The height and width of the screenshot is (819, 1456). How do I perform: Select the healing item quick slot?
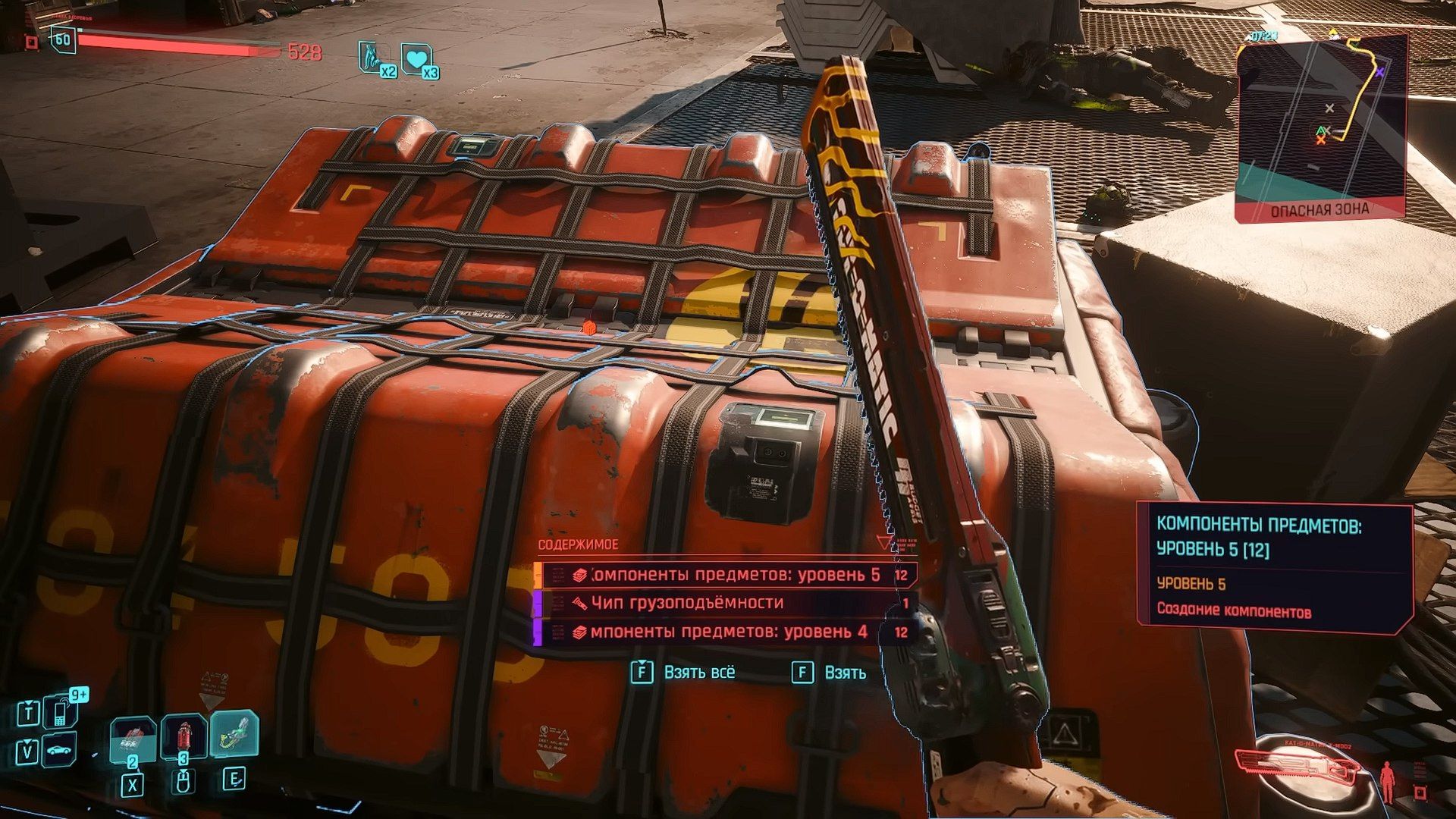[133, 739]
